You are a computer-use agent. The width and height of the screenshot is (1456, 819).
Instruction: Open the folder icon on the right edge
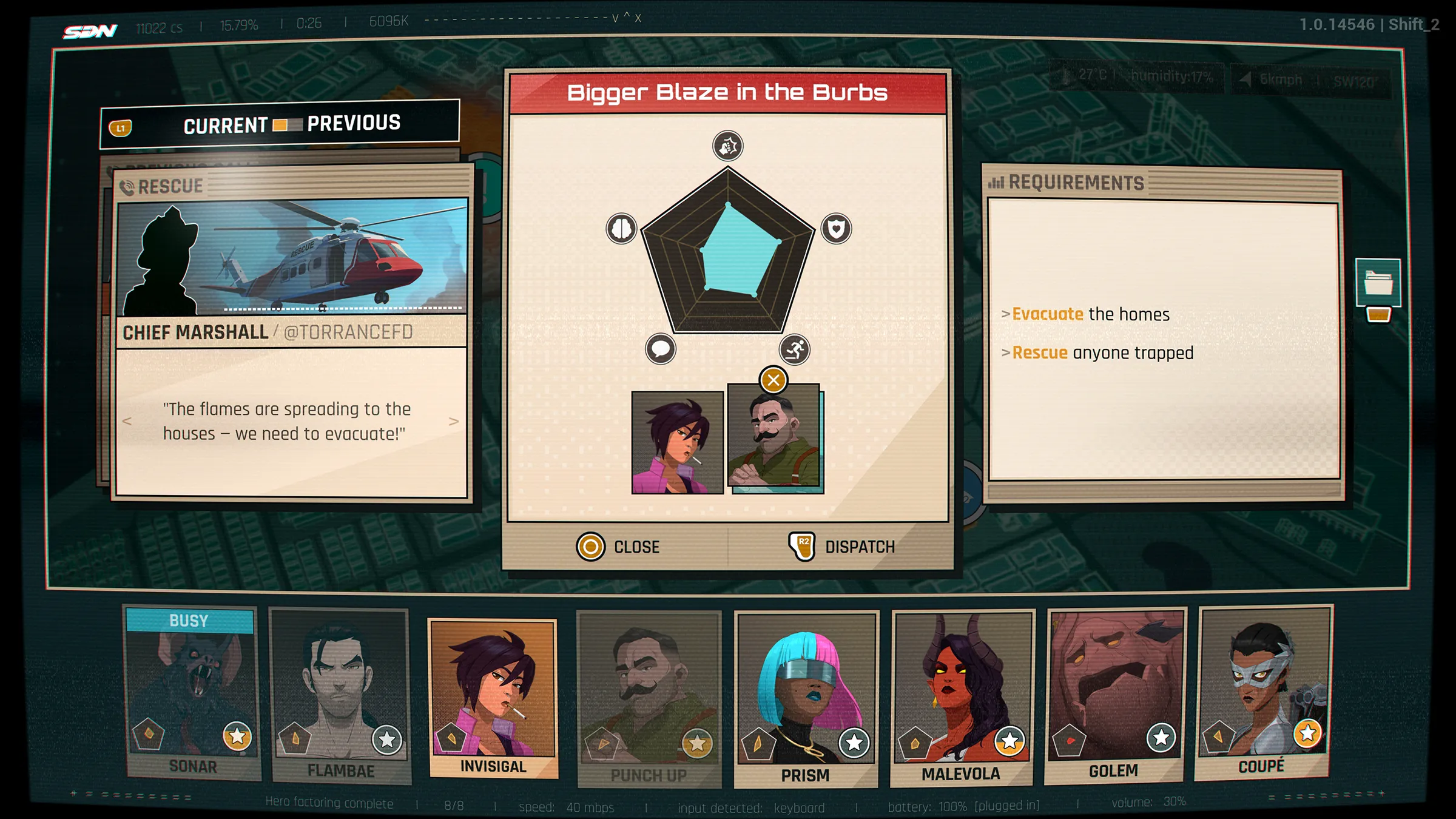click(x=1378, y=283)
